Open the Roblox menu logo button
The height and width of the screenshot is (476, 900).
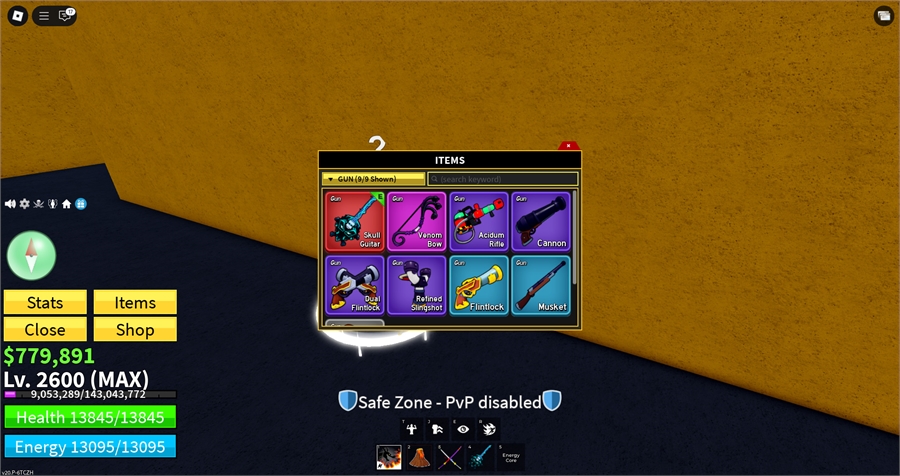click(16, 15)
